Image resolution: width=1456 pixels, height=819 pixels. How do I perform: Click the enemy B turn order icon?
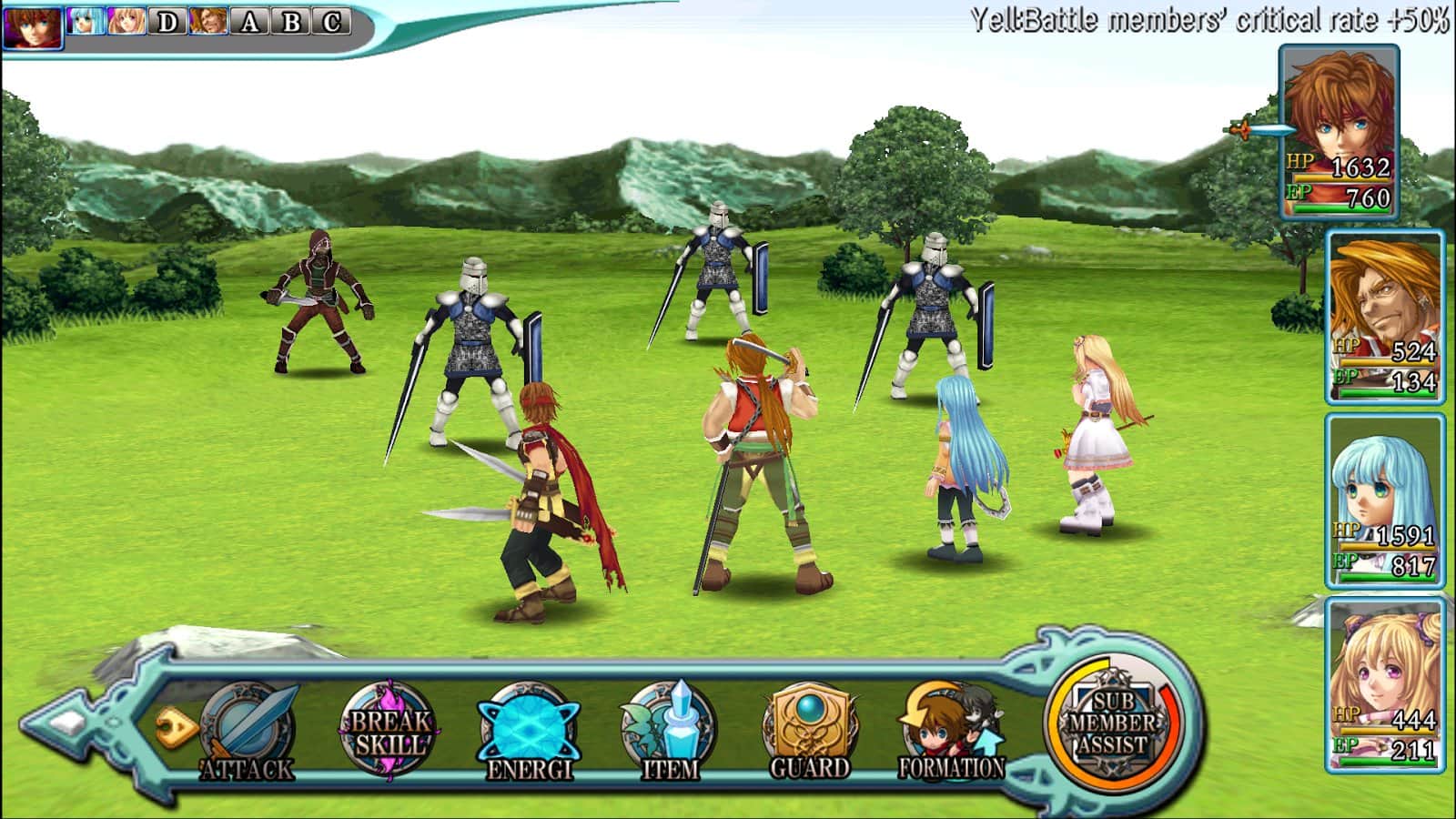click(x=291, y=22)
